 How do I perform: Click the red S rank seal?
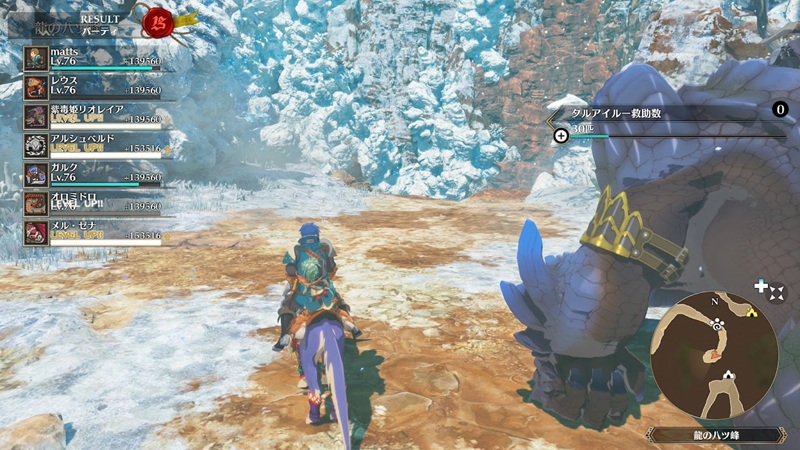coord(157,19)
